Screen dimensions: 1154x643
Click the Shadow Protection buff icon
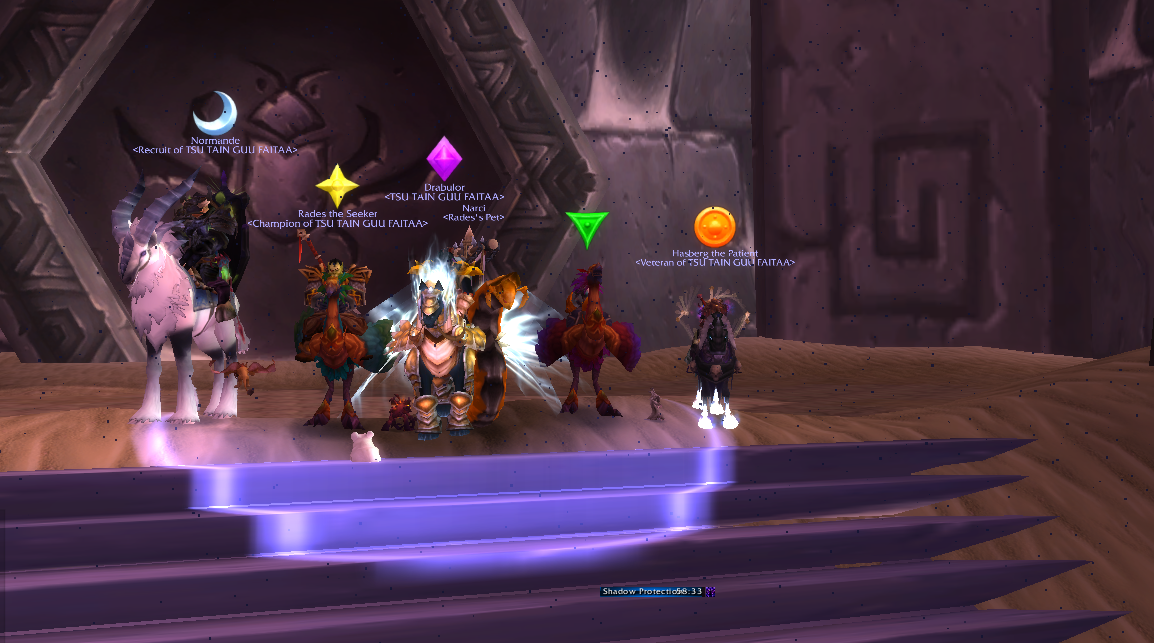[x=710, y=592]
